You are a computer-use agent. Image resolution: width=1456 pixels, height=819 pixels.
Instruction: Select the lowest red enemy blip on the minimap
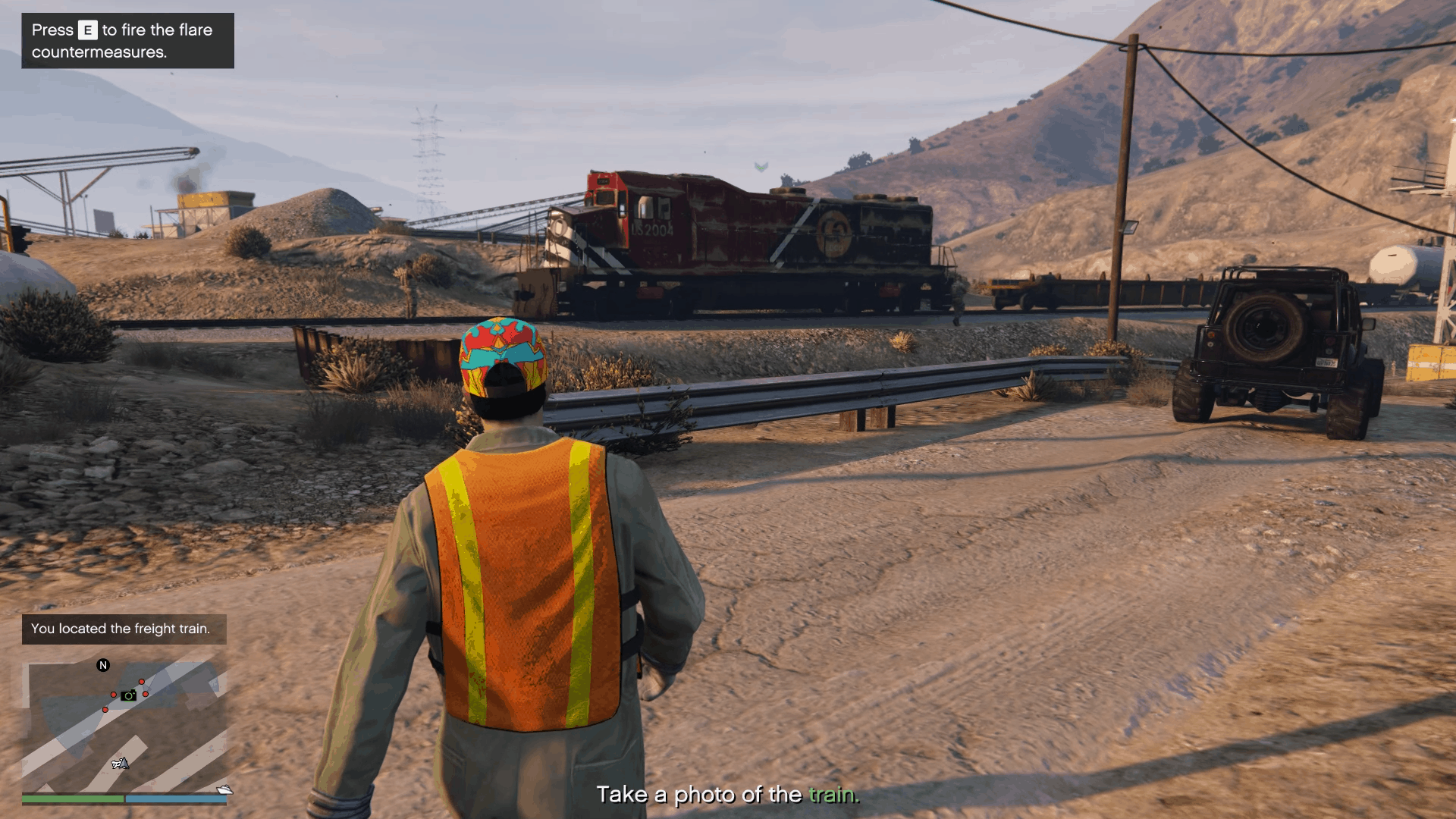(x=105, y=710)
